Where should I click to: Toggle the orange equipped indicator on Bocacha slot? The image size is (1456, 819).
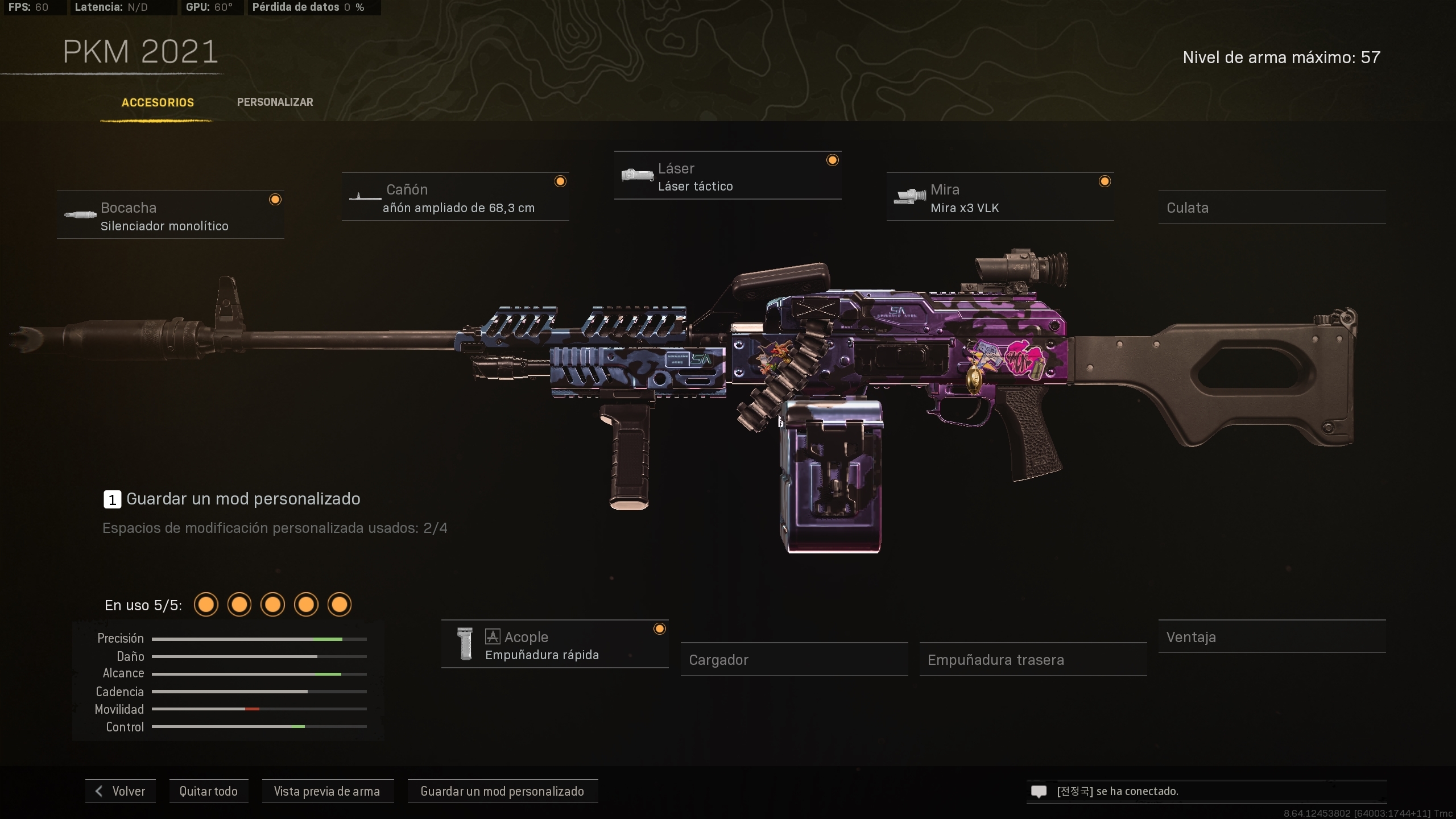(x=275, y=199)
